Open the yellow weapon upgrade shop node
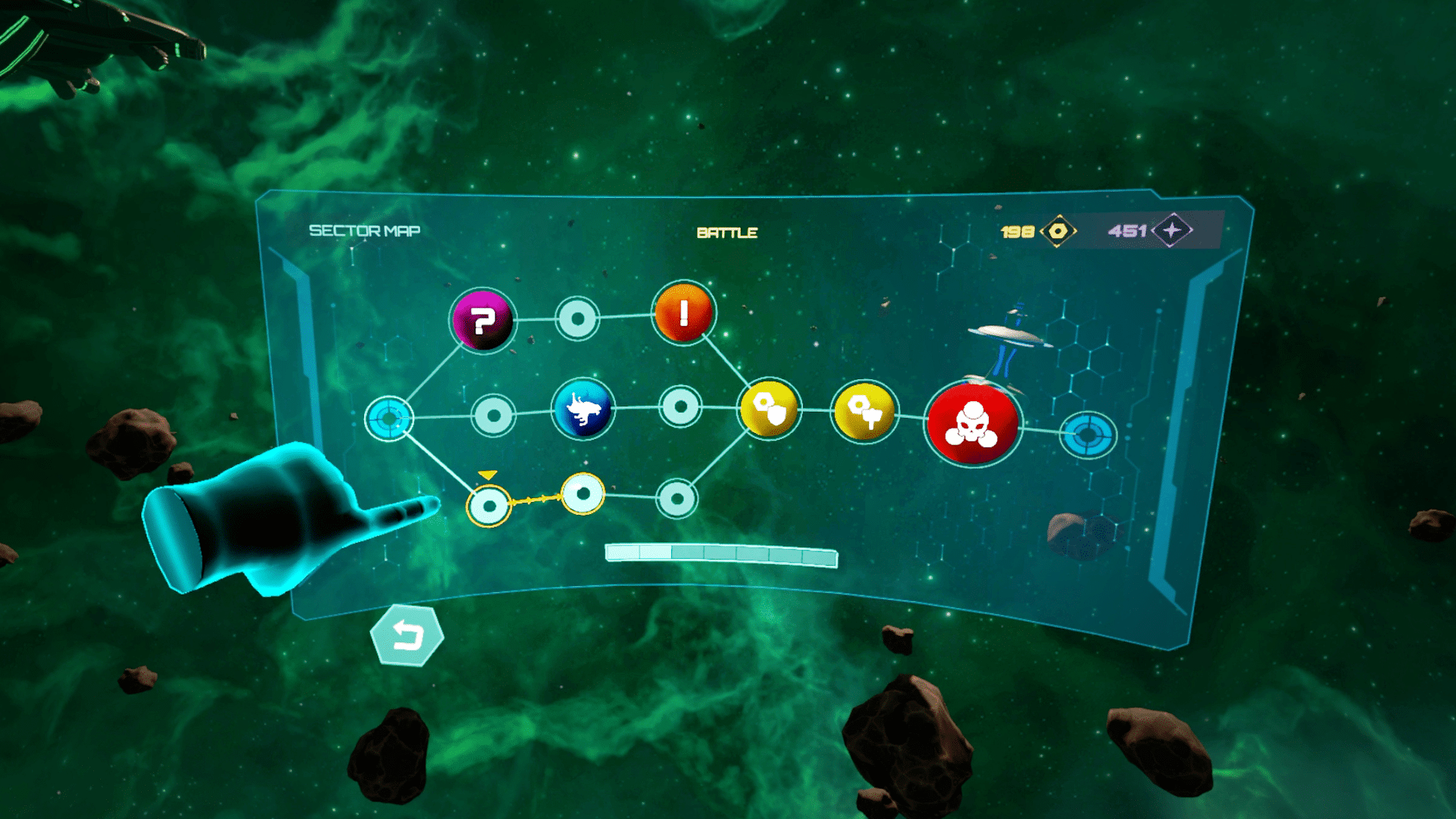1456x819 pixels. 864,412
